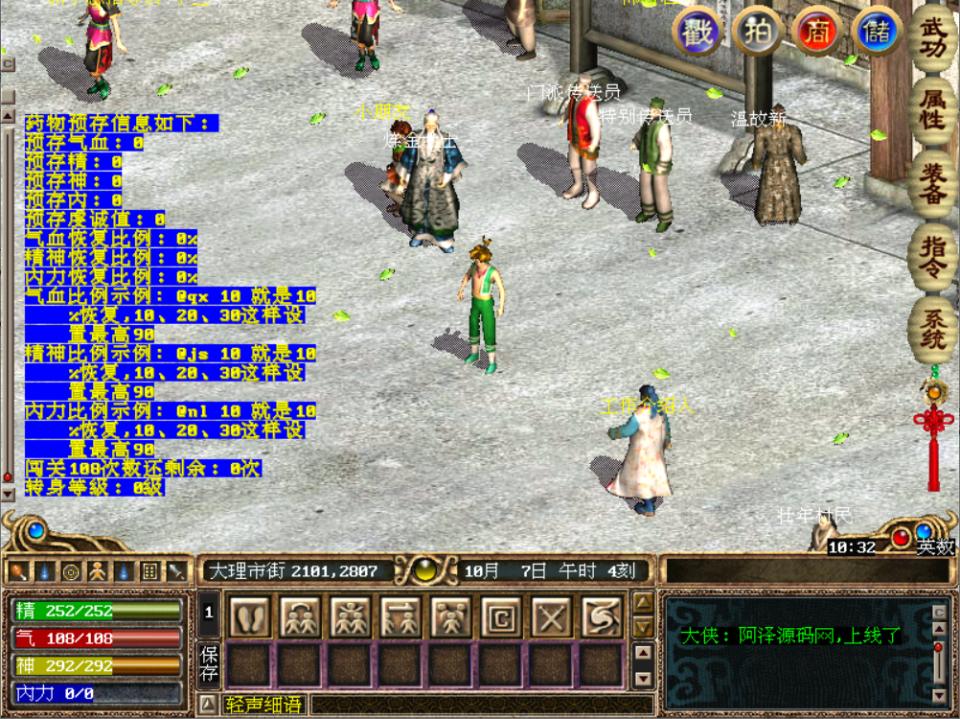Click the 拍 round button
This screenshot has width=960, height=719.
pos(756,31)
